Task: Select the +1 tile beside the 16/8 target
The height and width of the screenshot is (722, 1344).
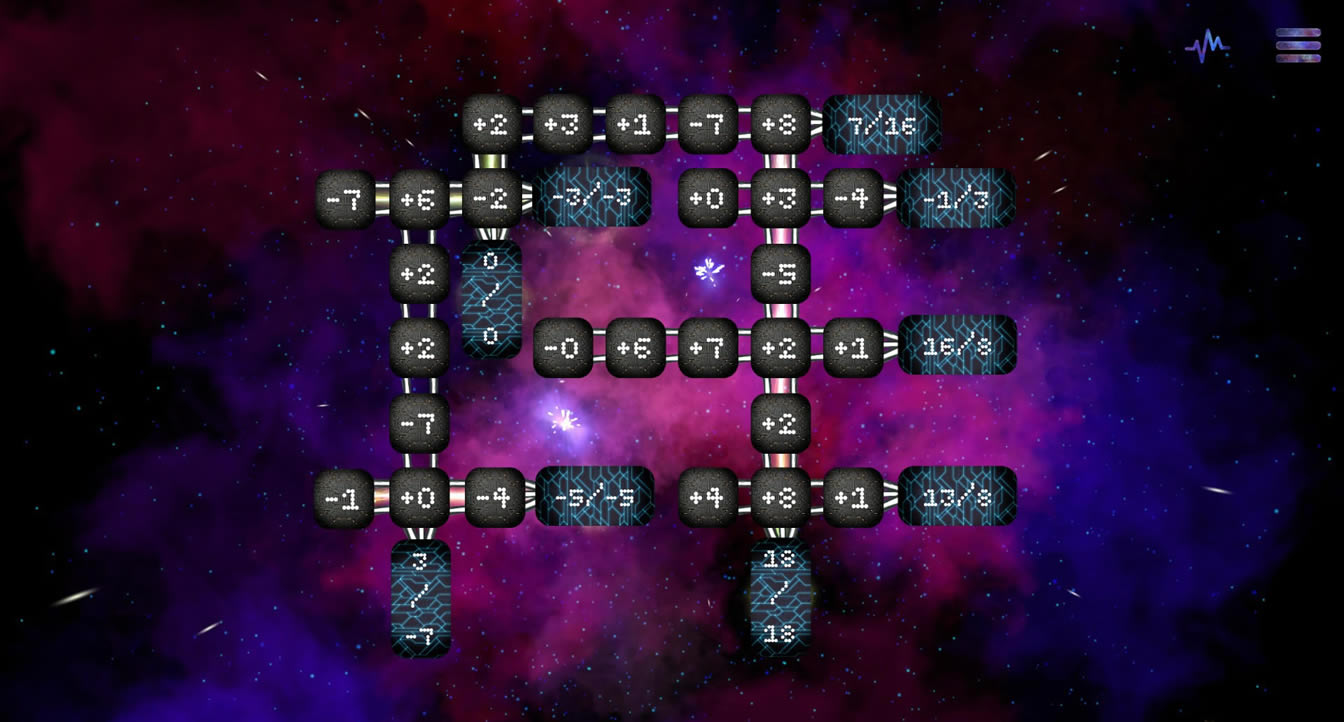Action: (853, 348)
